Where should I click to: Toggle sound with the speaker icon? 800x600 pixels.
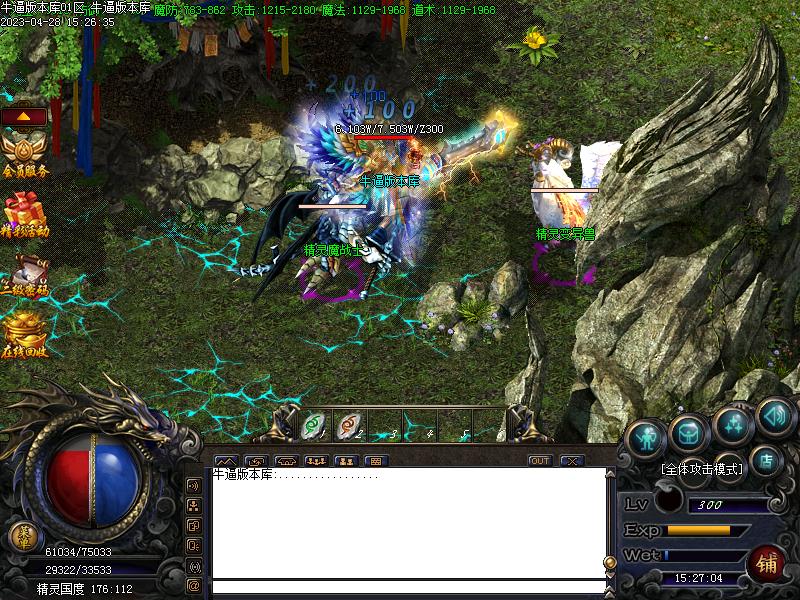[775, 413]
